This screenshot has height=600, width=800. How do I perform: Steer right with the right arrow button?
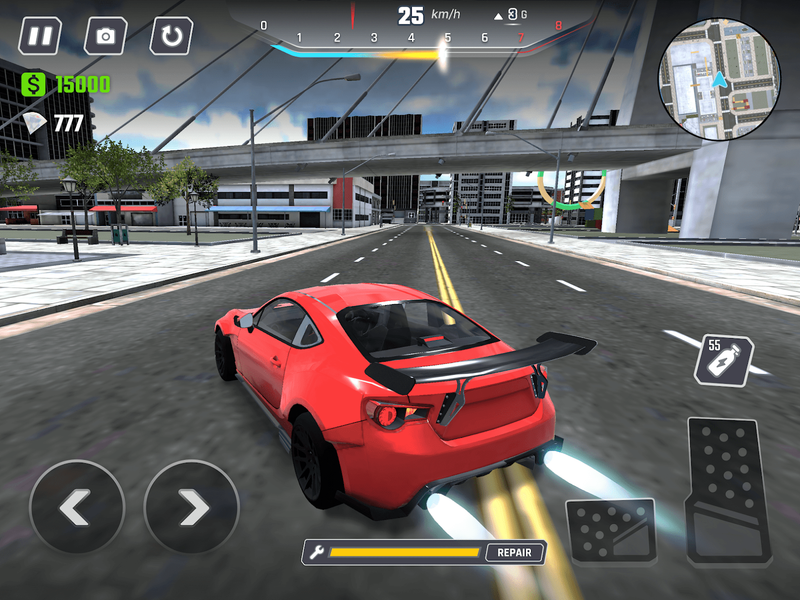192,508
